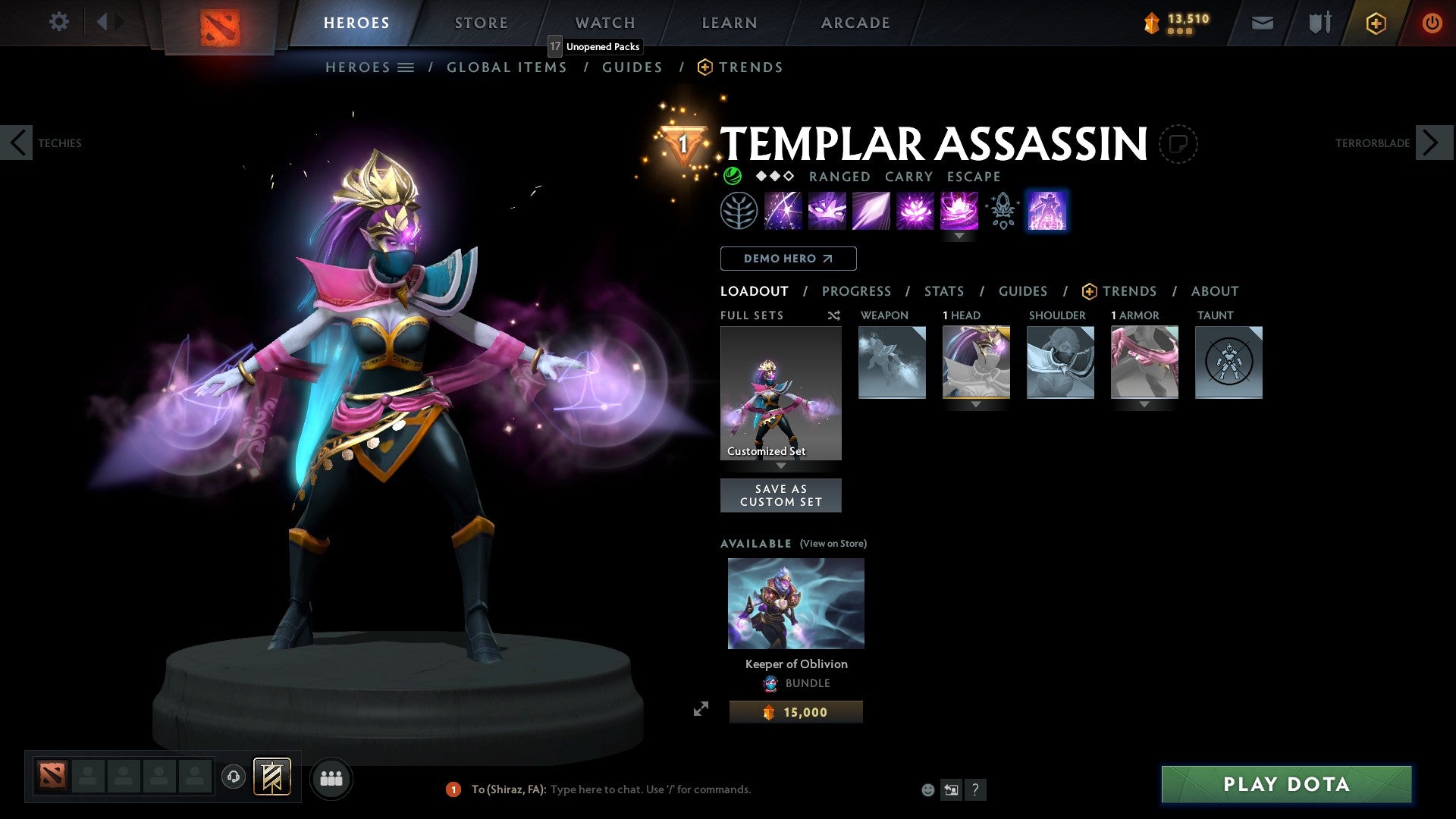Toggle the guild banner panel
Image resolution: width=1456 pixels, height=819 pixels.
[271, 778]
